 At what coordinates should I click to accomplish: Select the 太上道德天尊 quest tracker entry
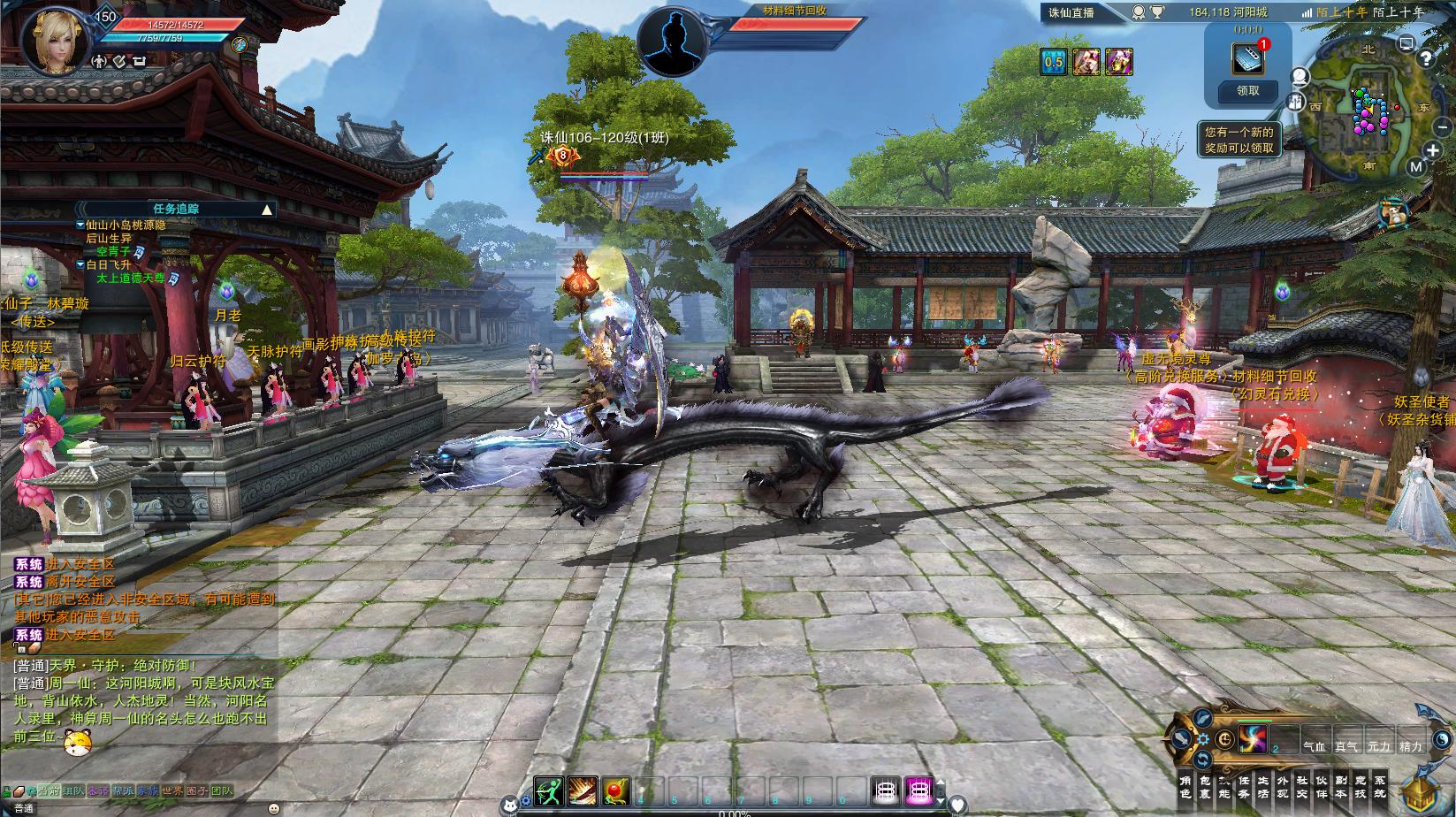tap(130, 278)
